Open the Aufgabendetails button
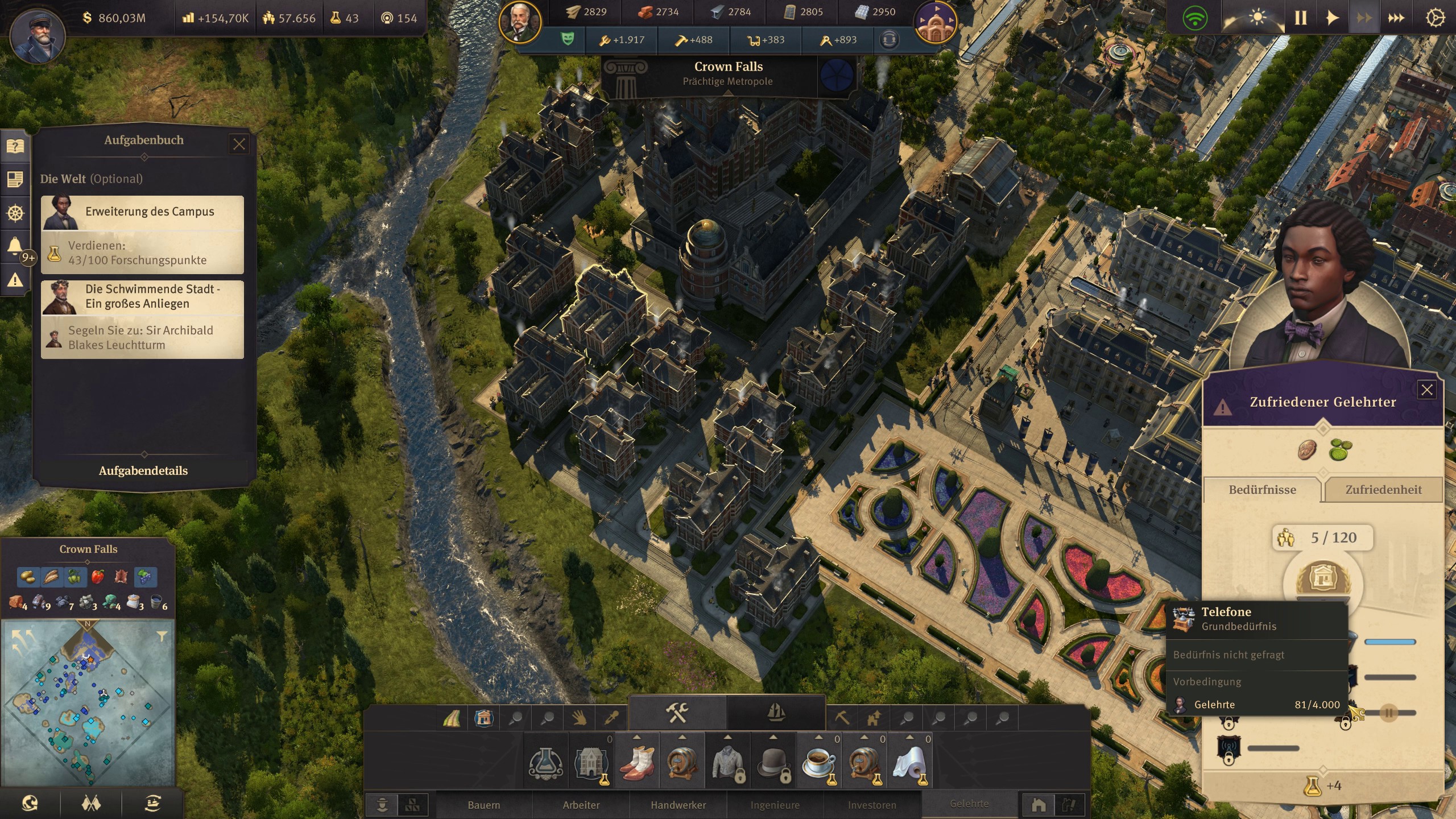Viewport: 1456px width, 819px height. [143, 471]
